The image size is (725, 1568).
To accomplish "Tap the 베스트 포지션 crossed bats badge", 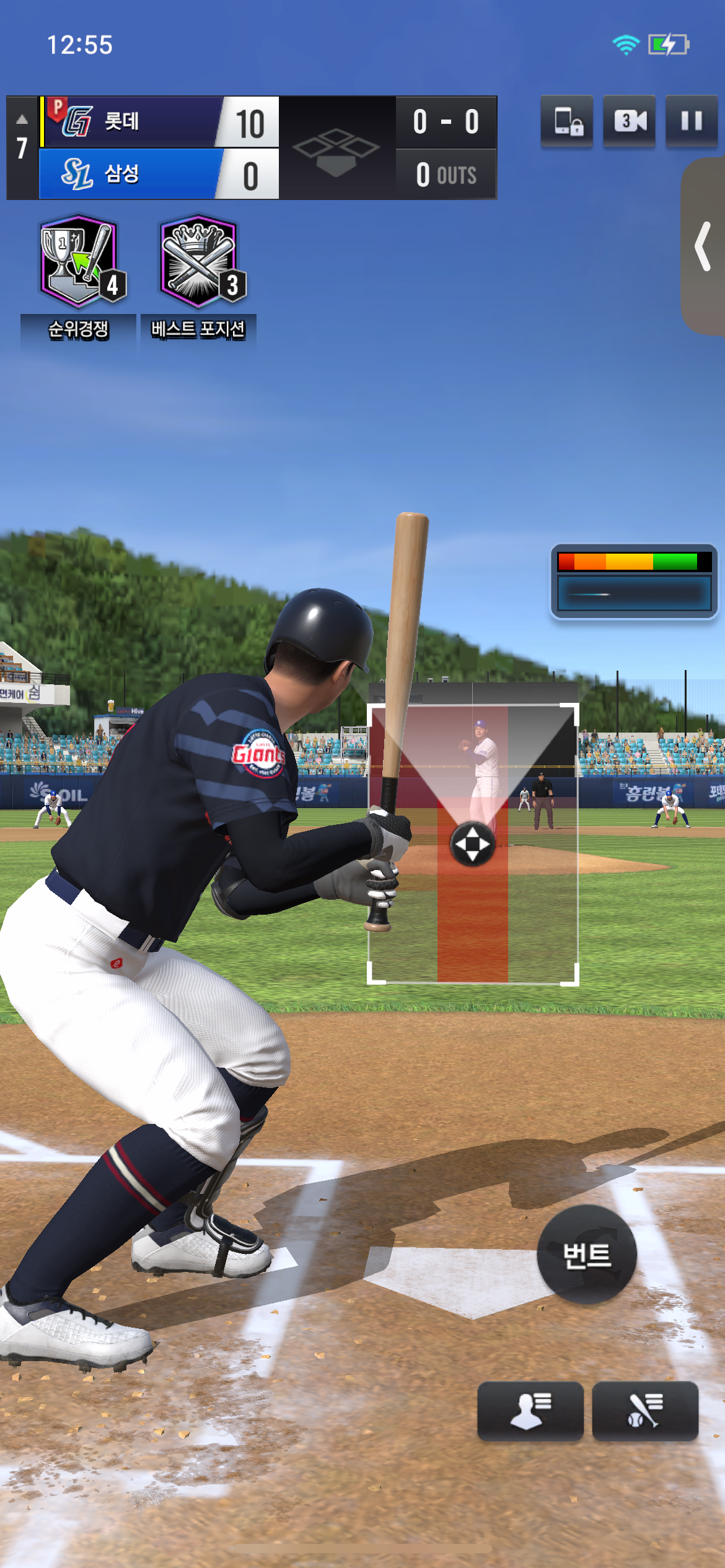I will pos(200,262).
